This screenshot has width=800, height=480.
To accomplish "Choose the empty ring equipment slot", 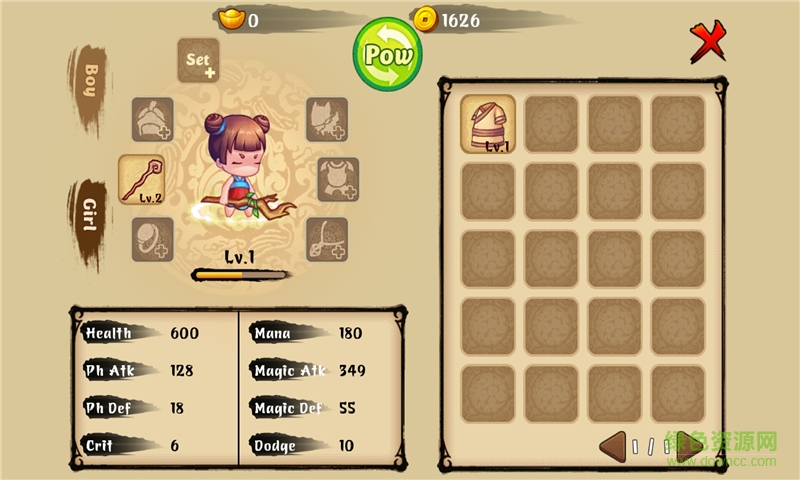I will (153, 240).
